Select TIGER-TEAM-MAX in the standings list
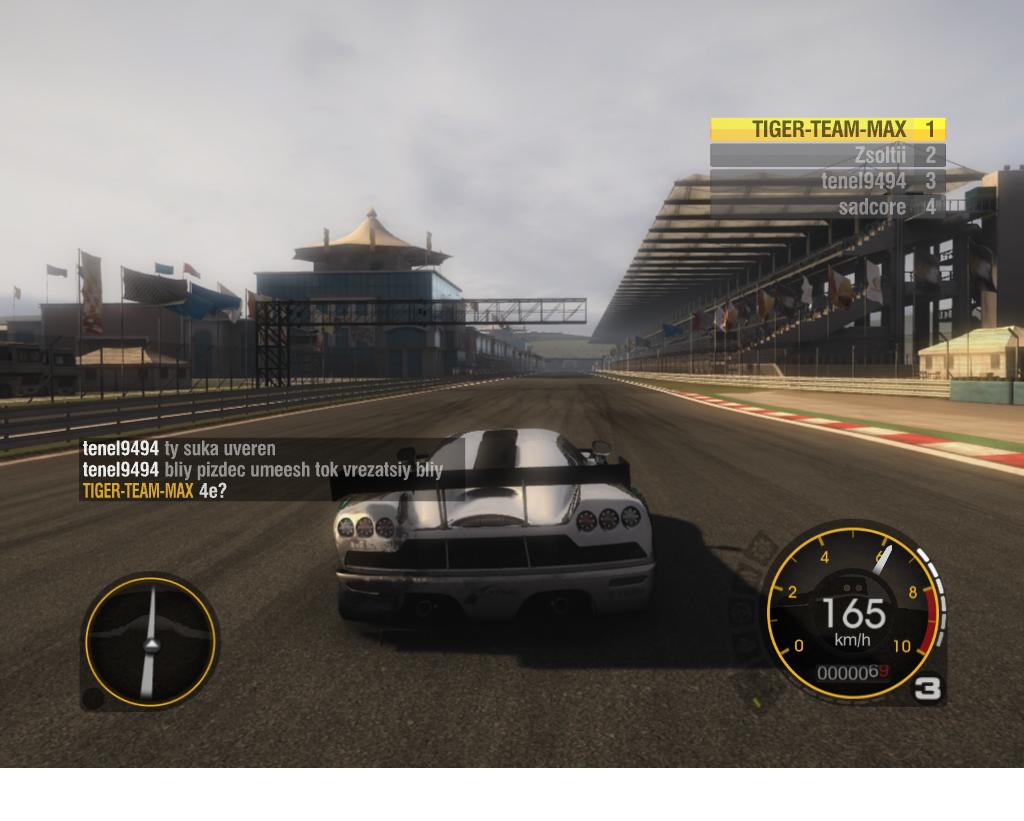Image resolution: width=1024 pixels, height=821 pixels. (x=828, y=129)
